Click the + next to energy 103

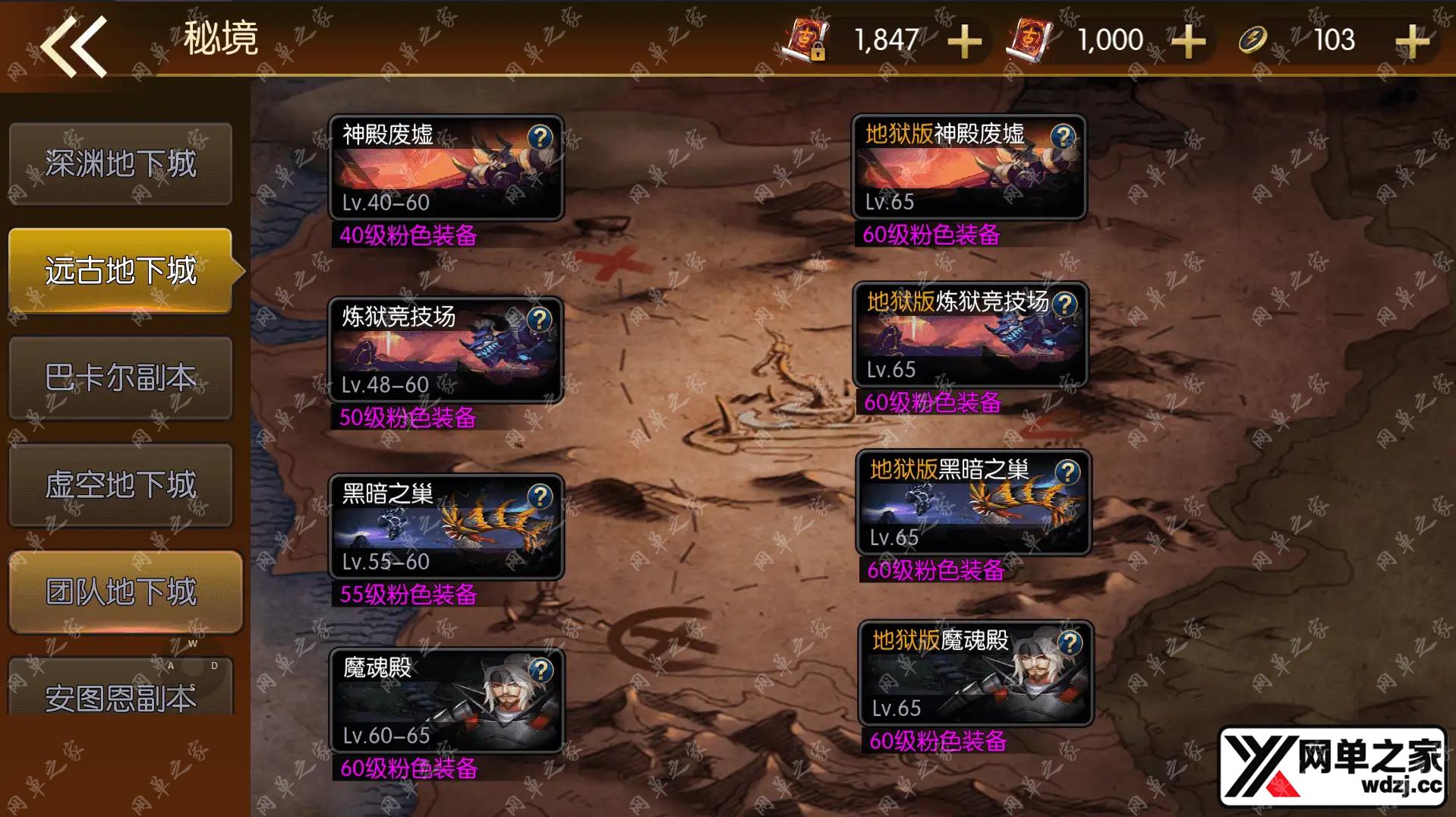point(1412,42)
